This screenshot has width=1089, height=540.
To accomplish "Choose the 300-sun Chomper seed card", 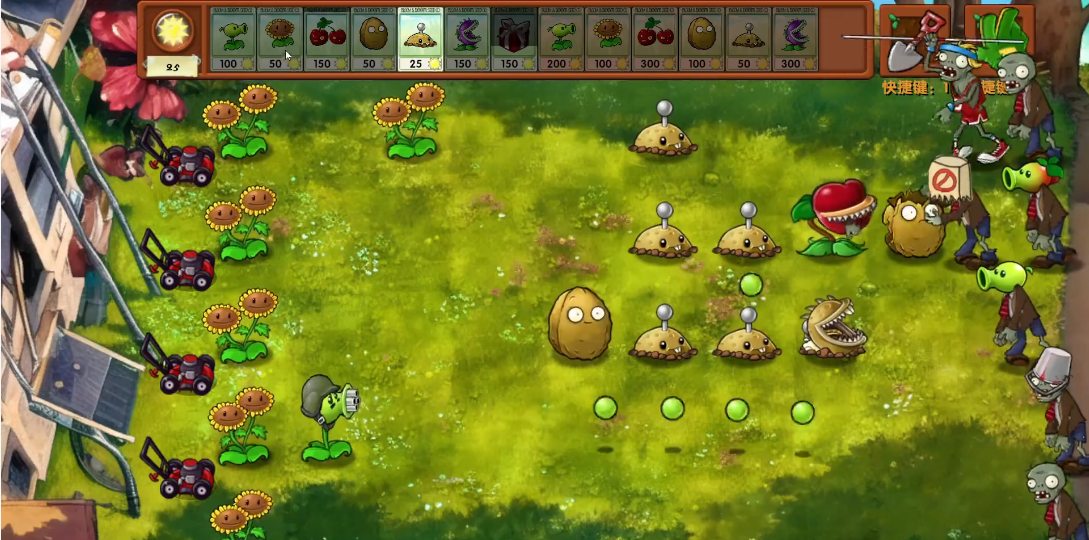I will (x=795, y=40).
